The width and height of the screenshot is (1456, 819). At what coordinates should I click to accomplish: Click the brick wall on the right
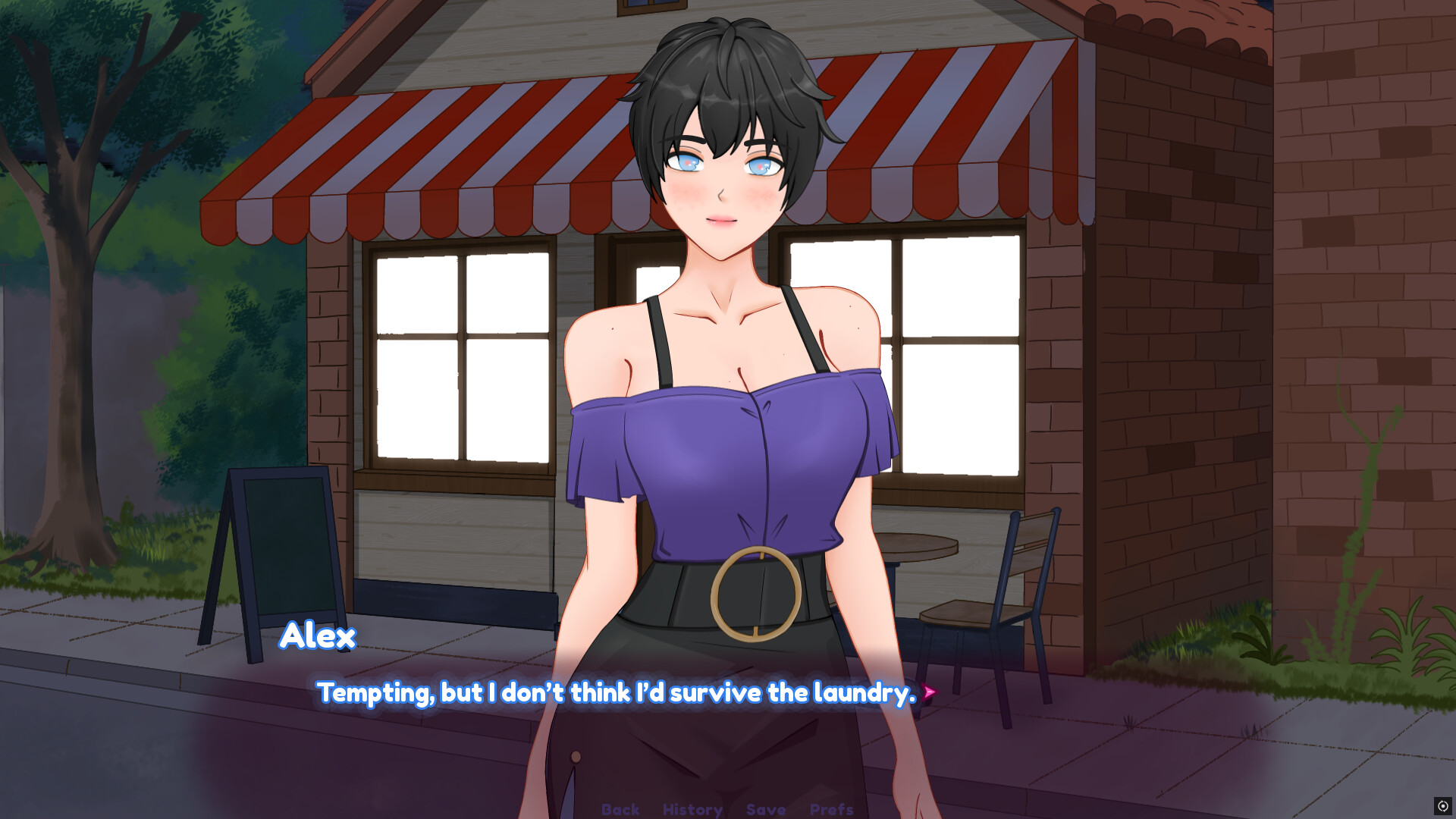point(1327,303)
